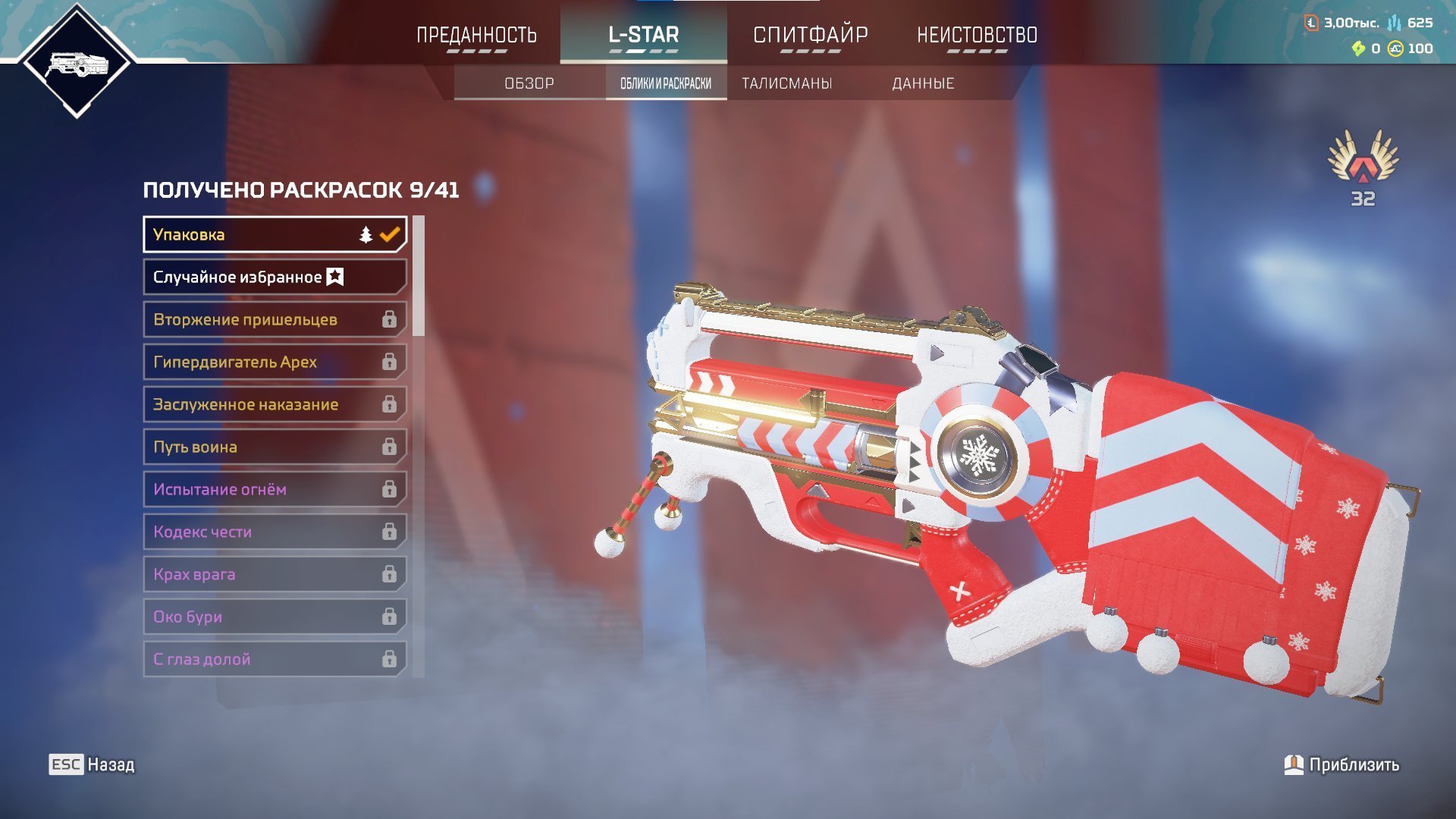Select the Испытание огнём skin

click(275, 489)
